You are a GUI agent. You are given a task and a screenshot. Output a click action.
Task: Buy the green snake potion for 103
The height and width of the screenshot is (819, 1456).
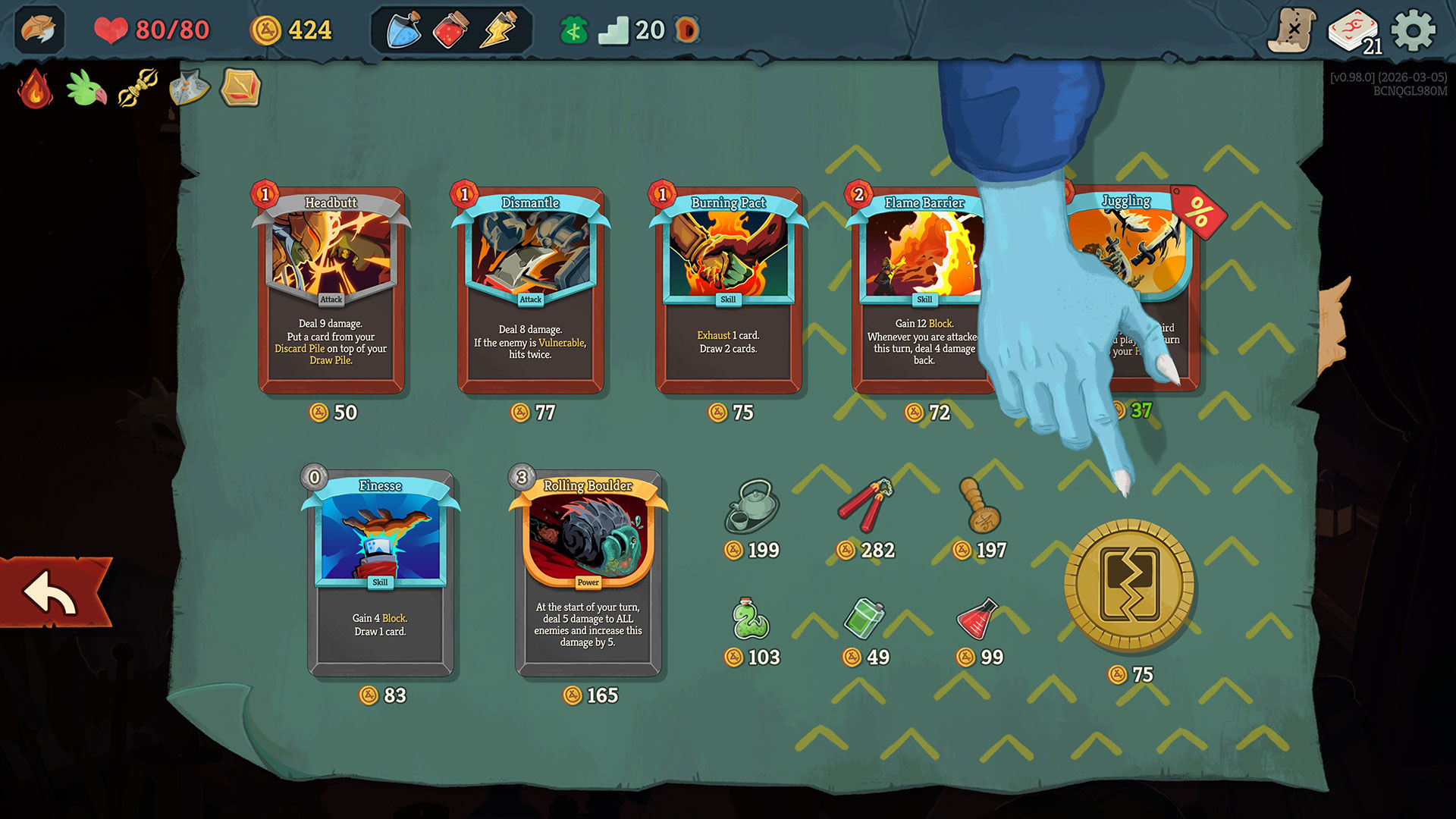pos(751,619)
